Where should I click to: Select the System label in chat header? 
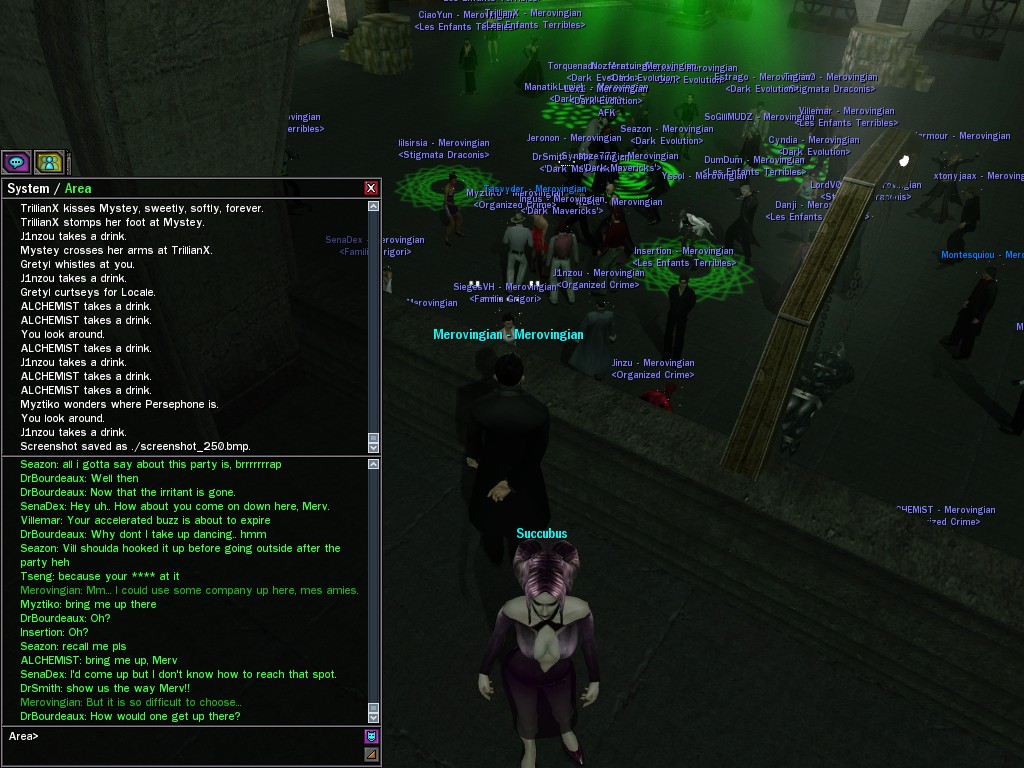28,188
